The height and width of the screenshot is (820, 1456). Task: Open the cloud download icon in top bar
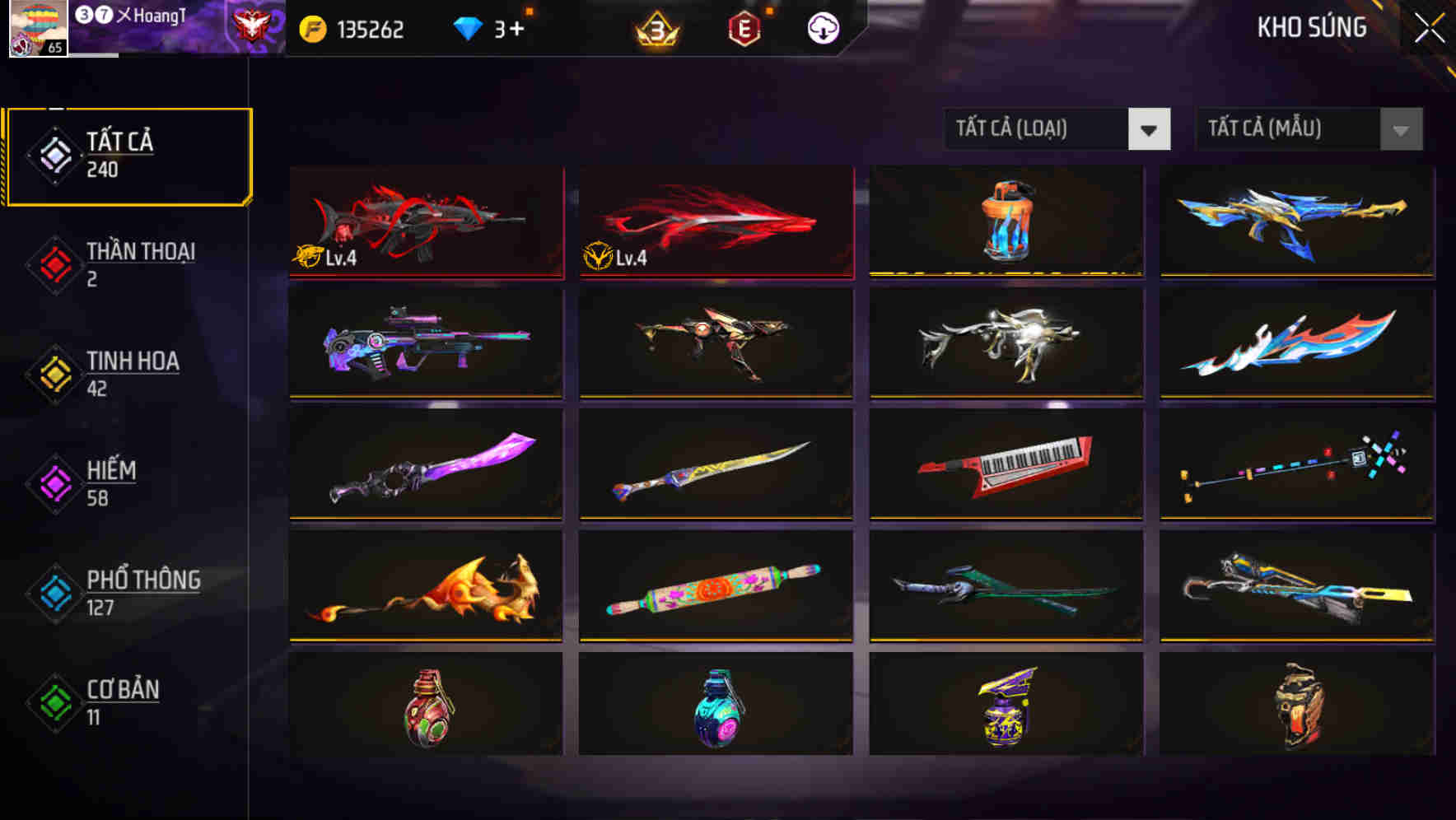point(821,27)
